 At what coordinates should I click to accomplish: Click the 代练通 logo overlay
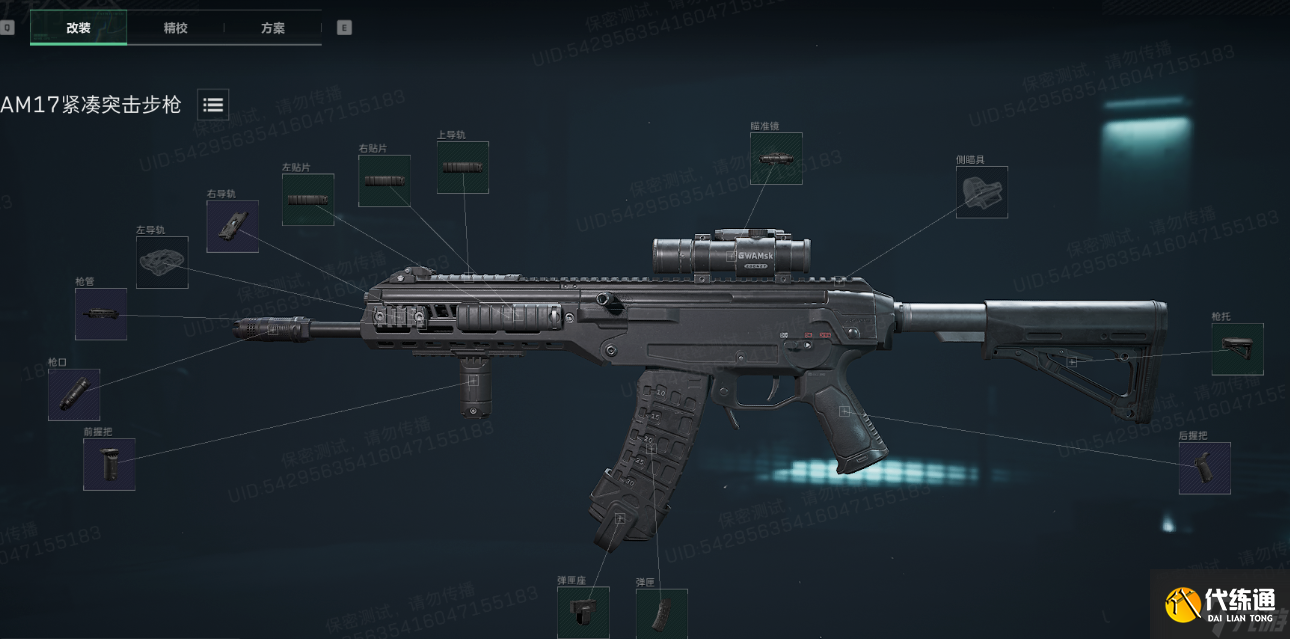[x=1220, y=604]
